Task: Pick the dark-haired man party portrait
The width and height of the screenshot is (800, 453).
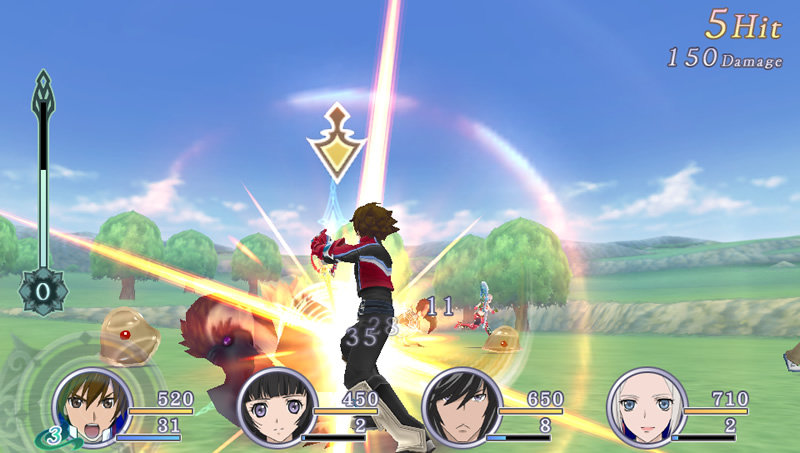Action: click(x=461, y=408)
